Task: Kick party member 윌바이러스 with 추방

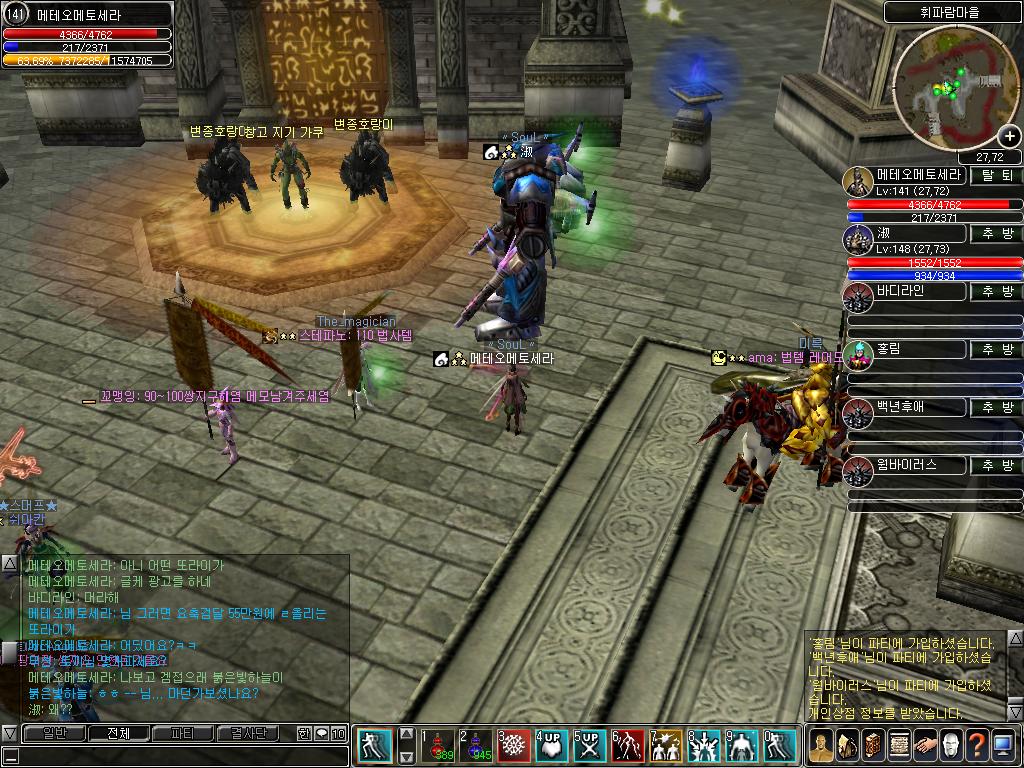Action: (997, 466)
